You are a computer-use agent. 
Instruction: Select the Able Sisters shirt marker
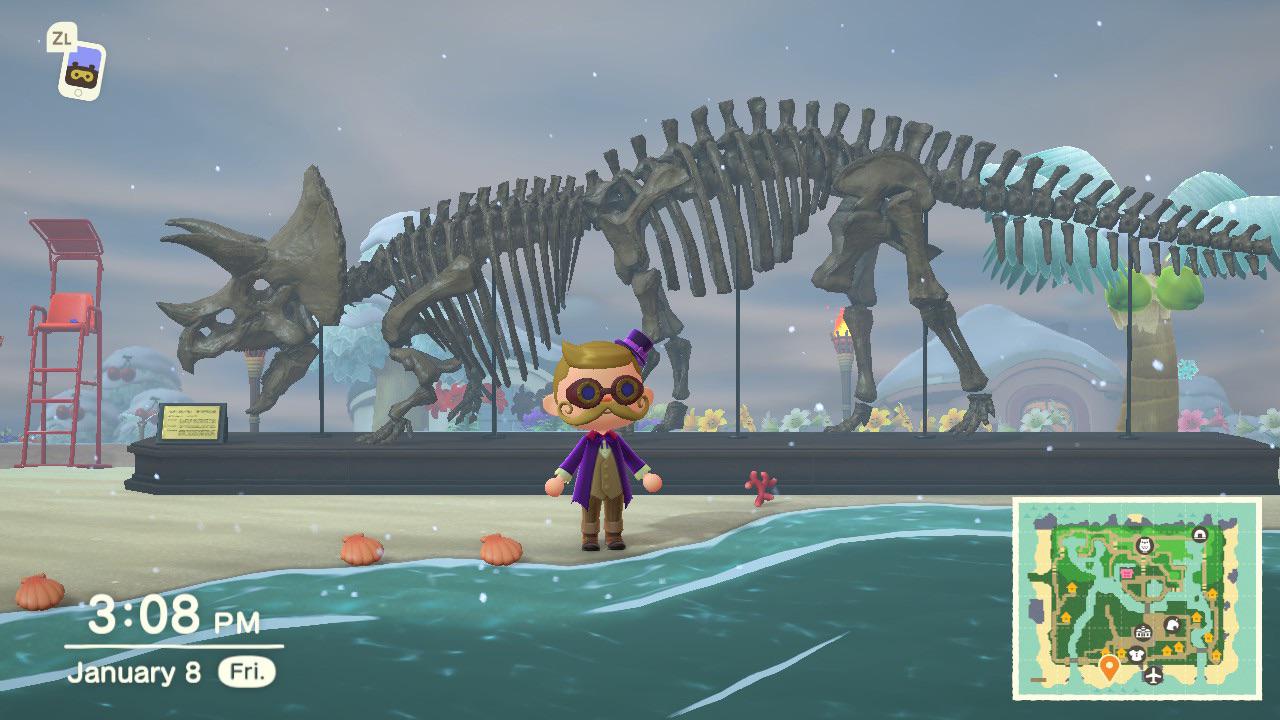1137,655
